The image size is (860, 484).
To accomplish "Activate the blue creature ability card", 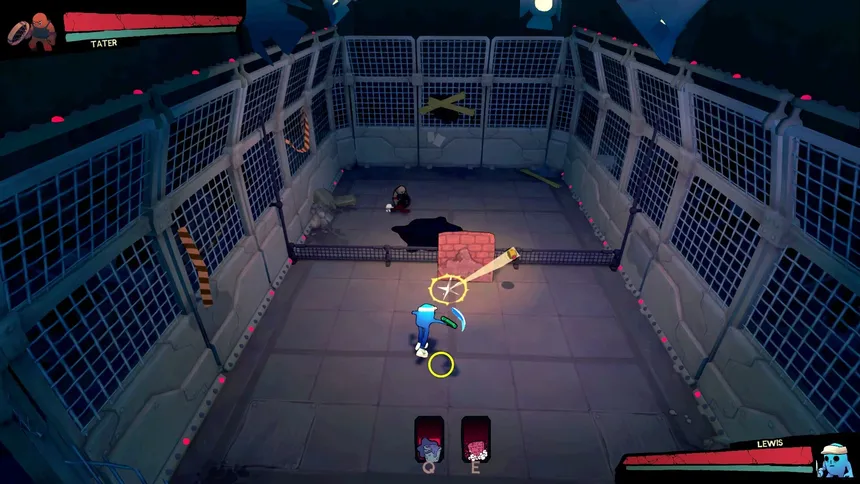I will click(x=429, y=437).
